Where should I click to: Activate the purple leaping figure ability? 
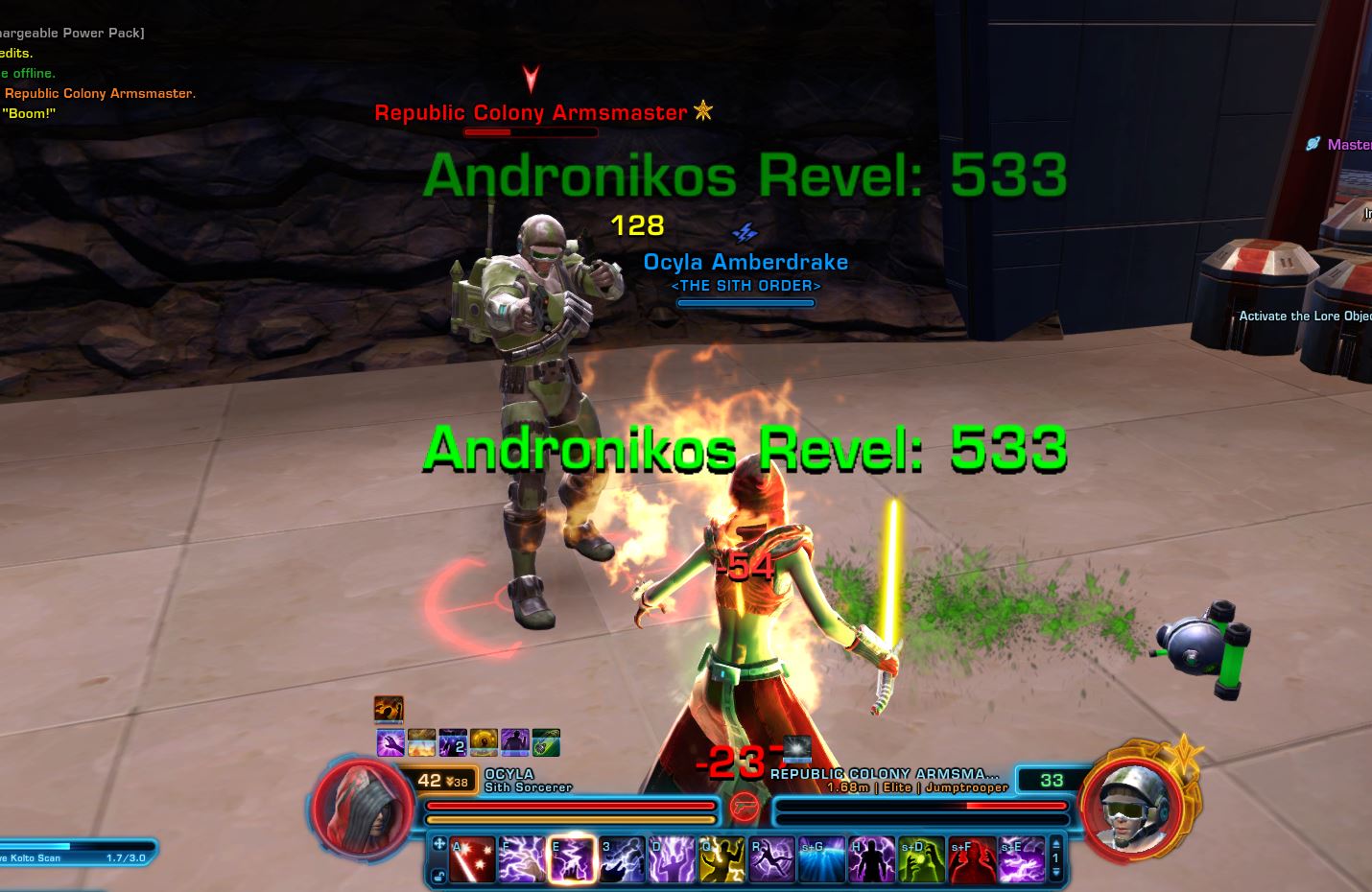pyautogui.click(x=772, y=858)
